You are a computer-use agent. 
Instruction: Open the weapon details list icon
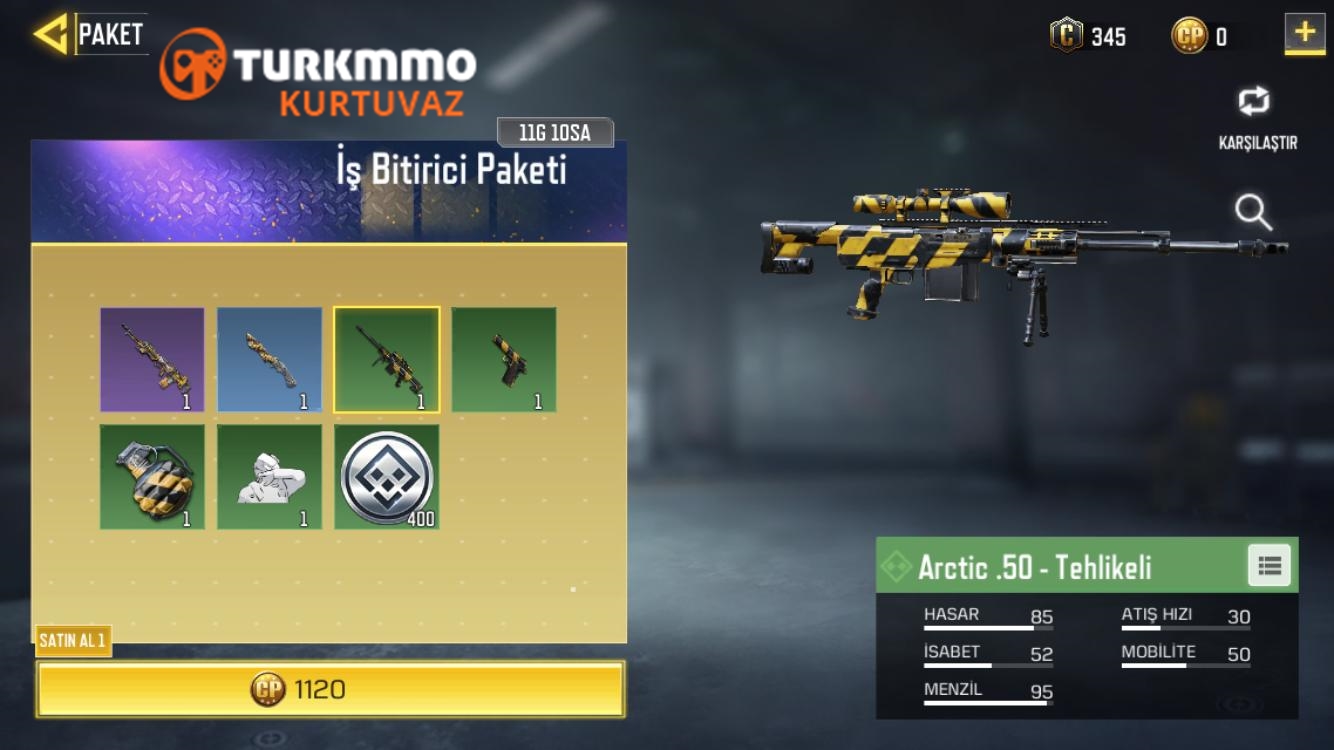click(x=1269, y=566)
